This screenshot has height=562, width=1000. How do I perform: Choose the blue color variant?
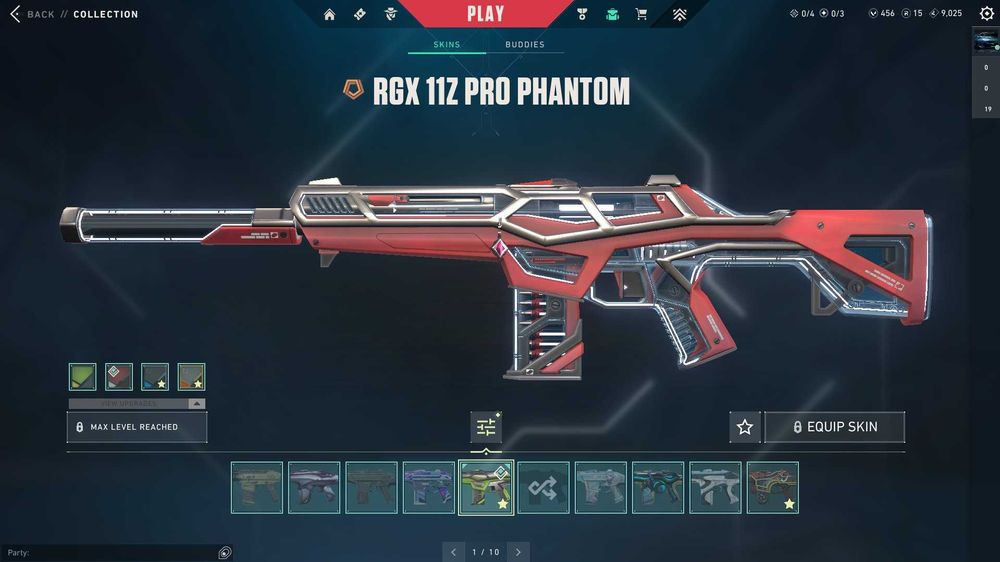(x=155, y=376)
